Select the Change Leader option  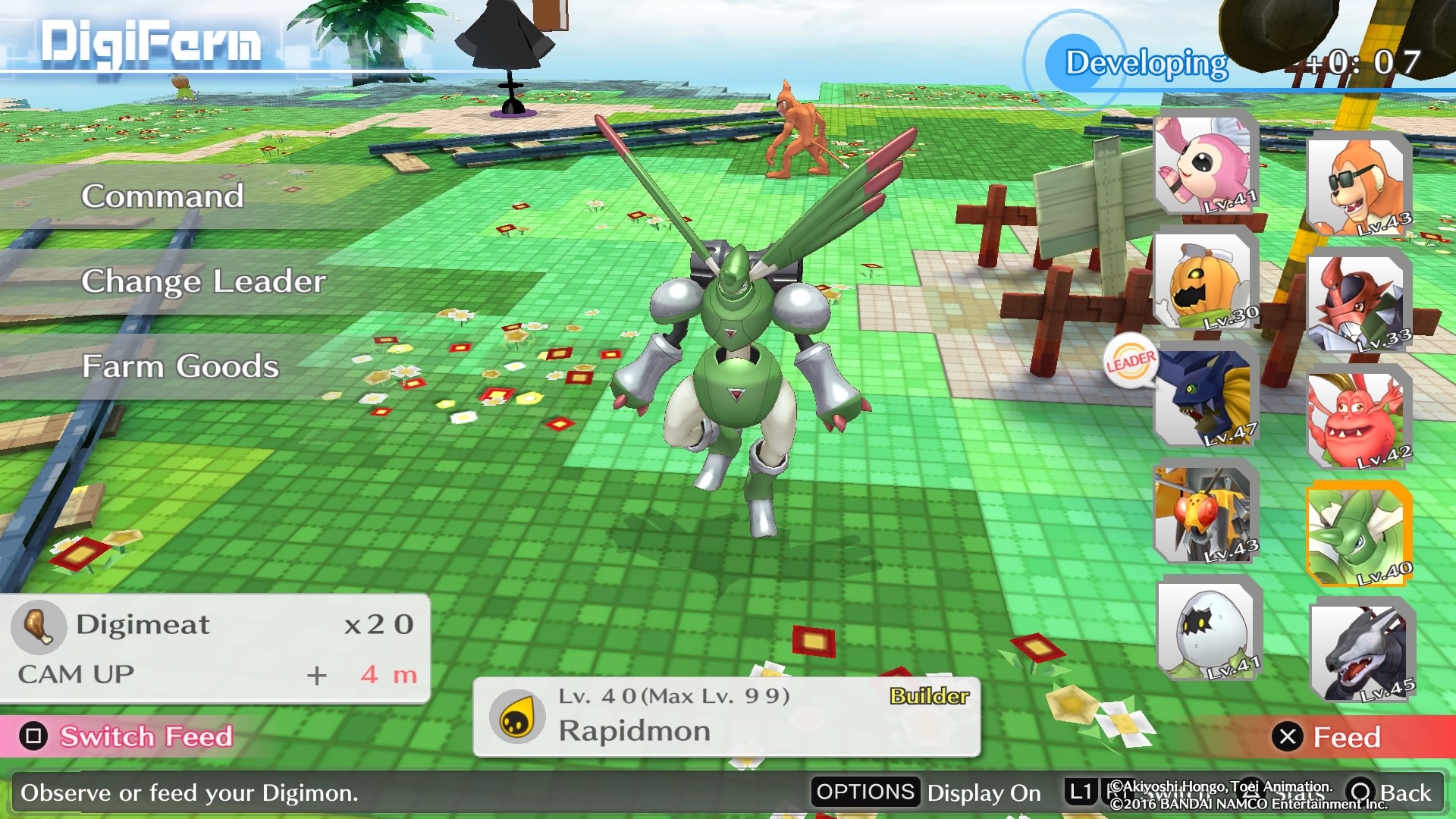tap(203, 281)
